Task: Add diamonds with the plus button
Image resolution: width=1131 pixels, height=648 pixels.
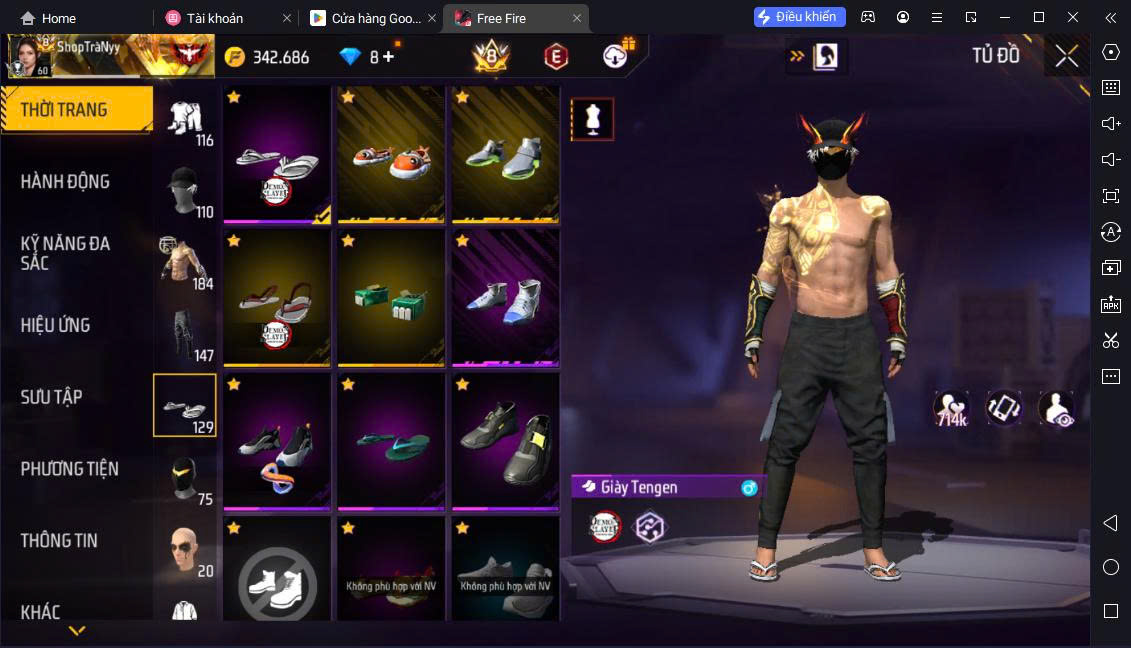Action: click(x=388, y=57)
